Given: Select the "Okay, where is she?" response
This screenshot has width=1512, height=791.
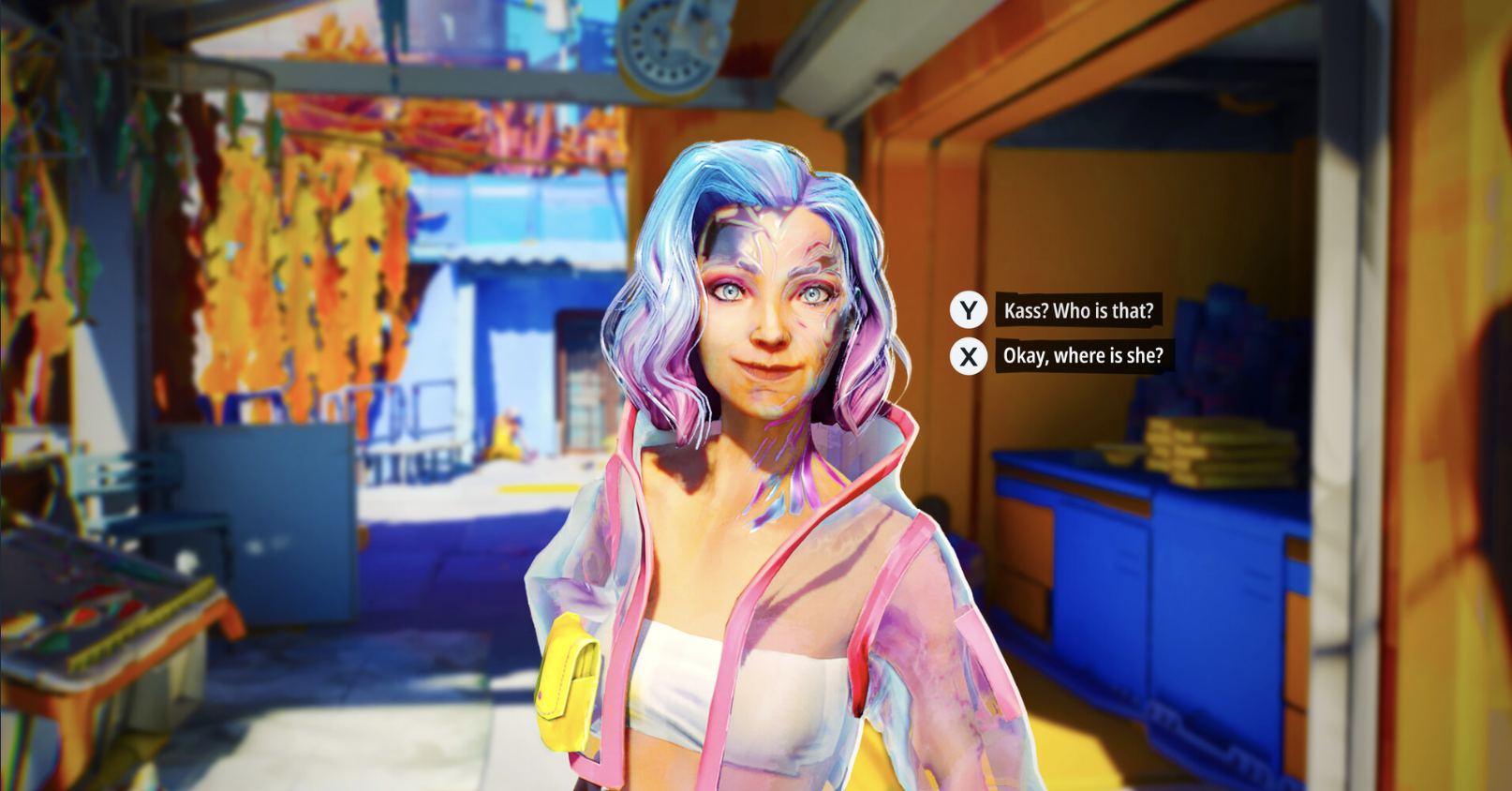Looking at the screenshot, I should click(x=1082, y=356).
